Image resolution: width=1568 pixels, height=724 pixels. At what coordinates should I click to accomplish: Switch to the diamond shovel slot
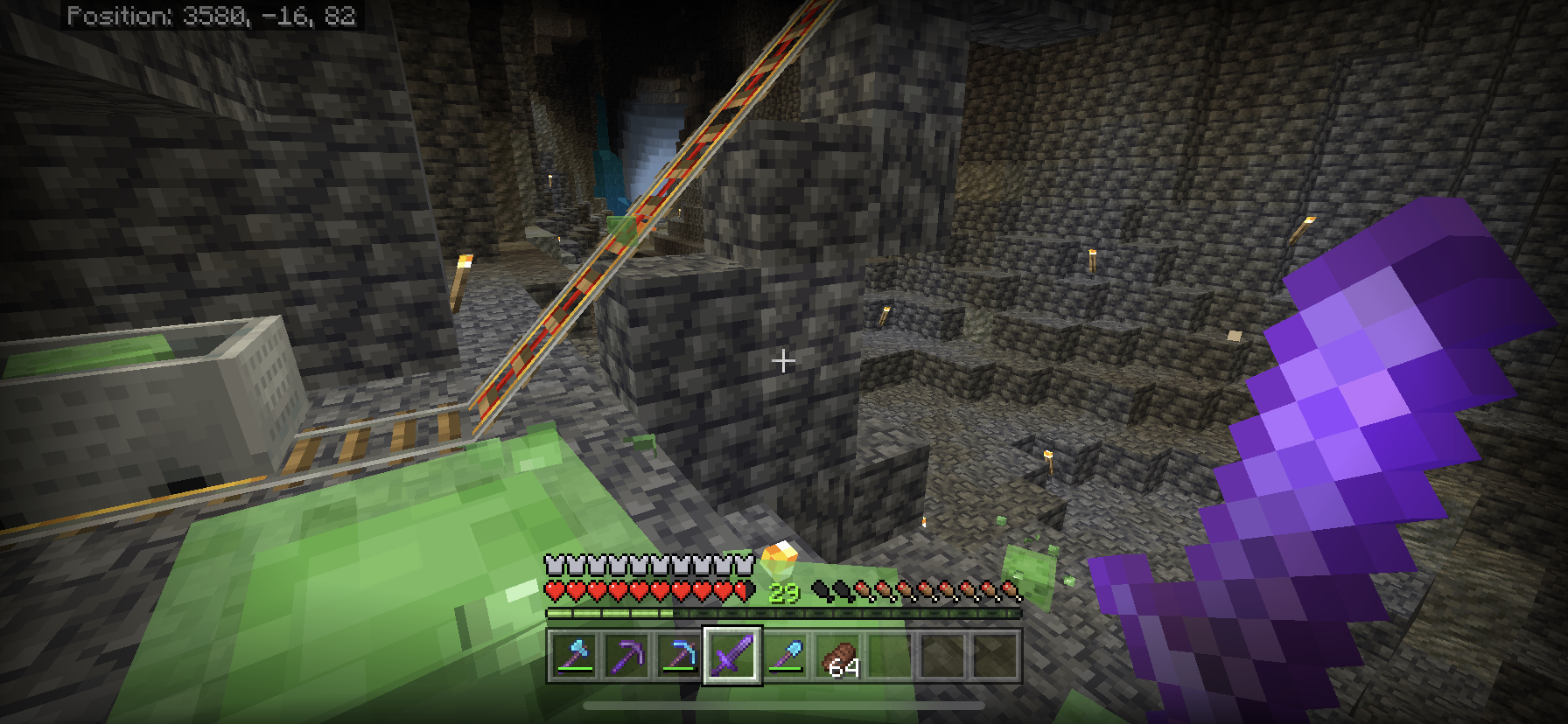[785, 656]
